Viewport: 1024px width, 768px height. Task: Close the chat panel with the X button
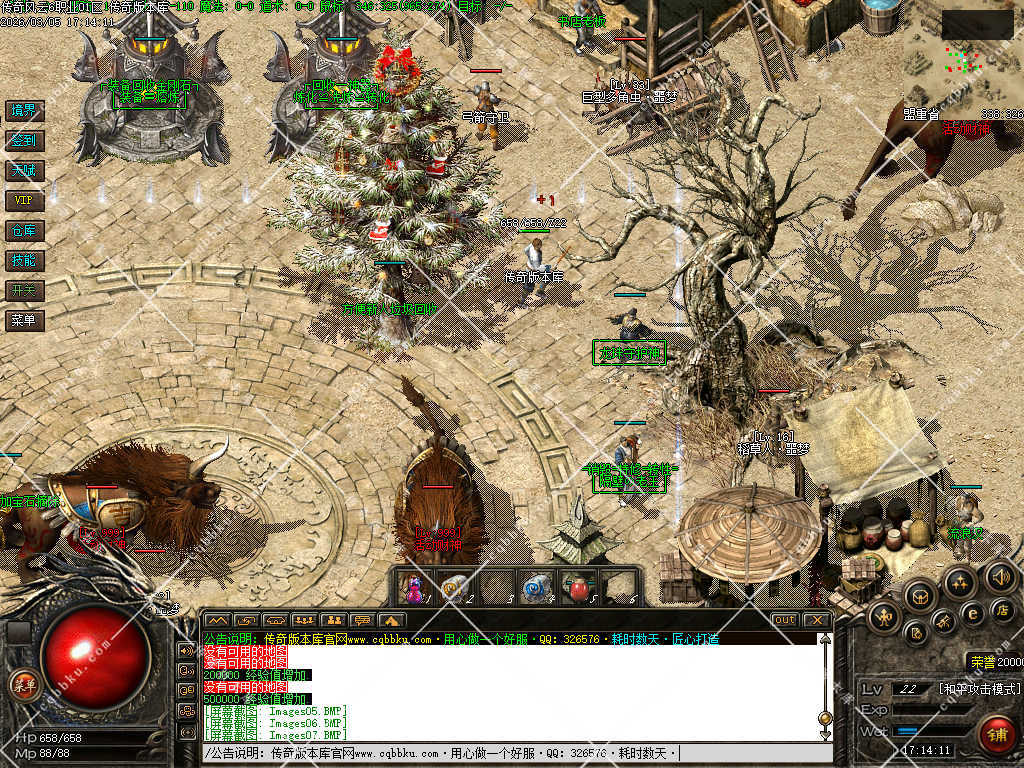817,620
